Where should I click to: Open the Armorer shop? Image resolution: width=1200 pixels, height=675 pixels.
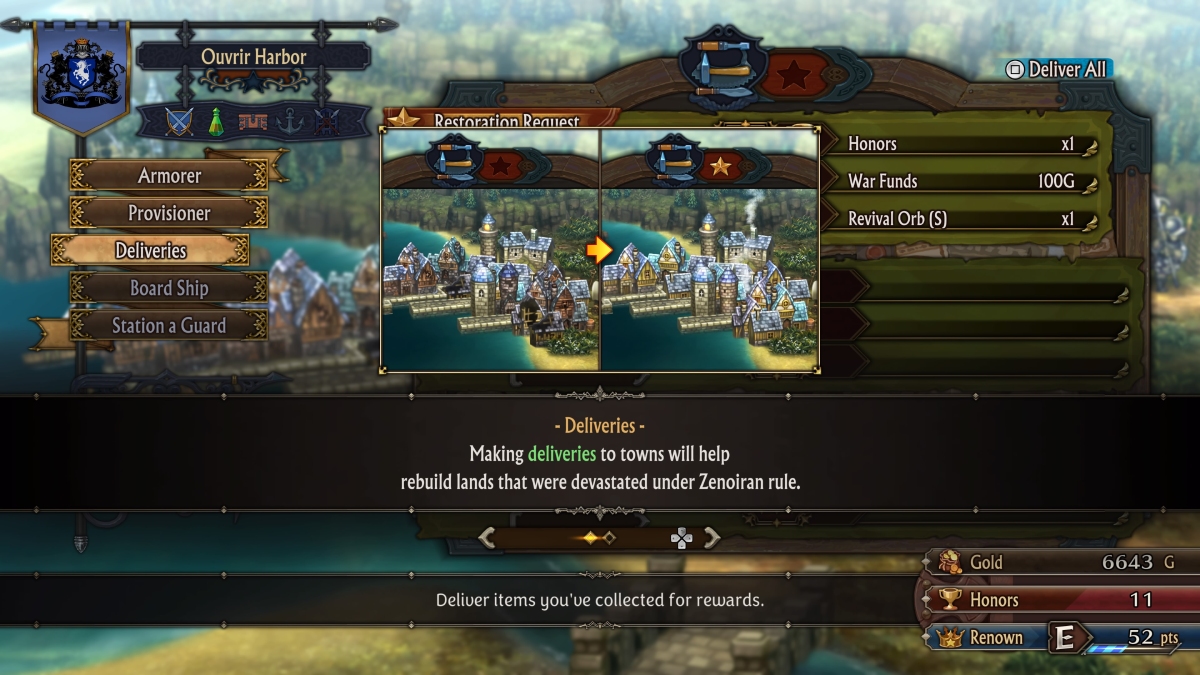coord(169,176)
